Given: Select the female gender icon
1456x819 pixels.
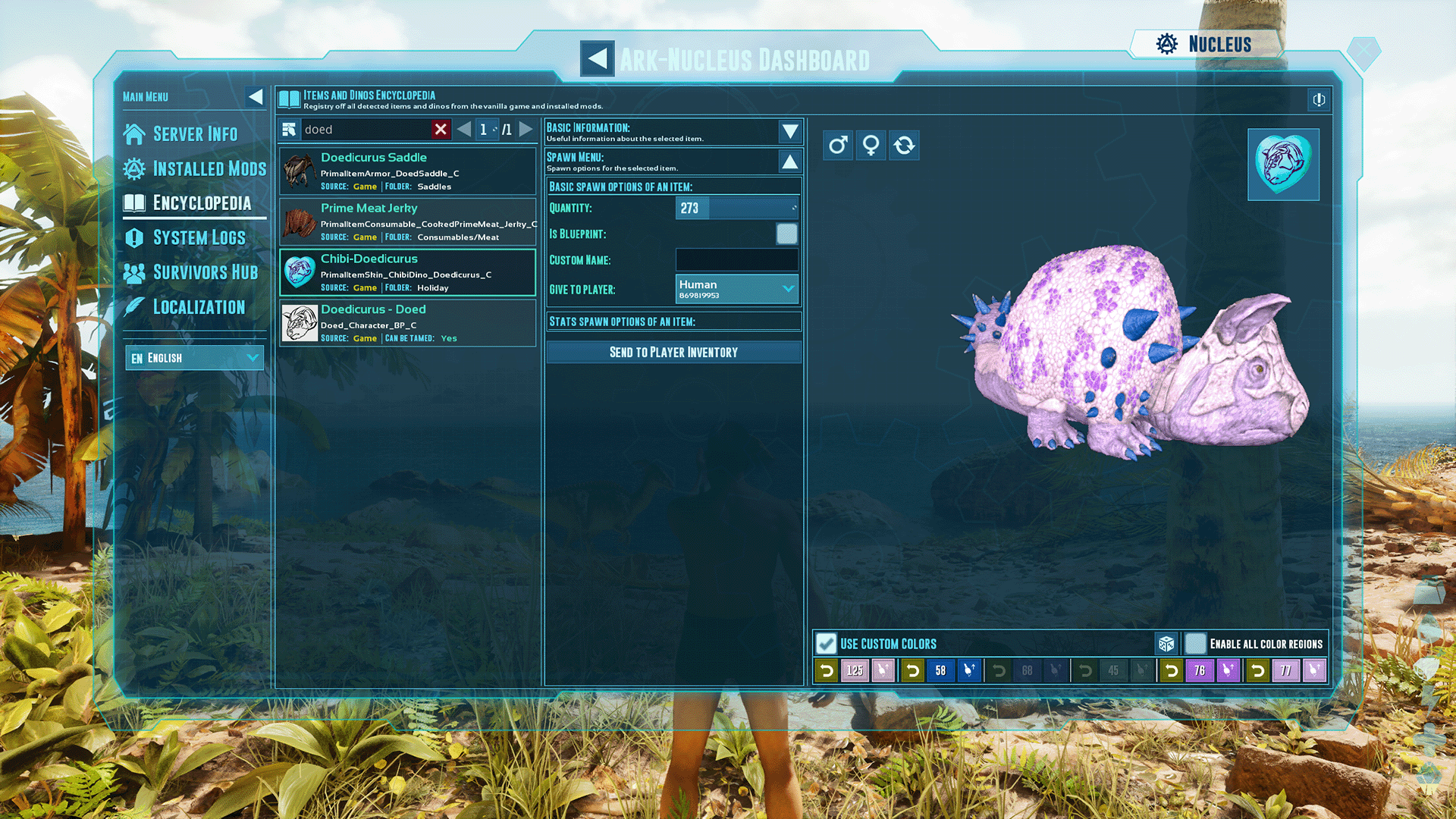Looking at the screenshot, I should [x=871, y=145].
